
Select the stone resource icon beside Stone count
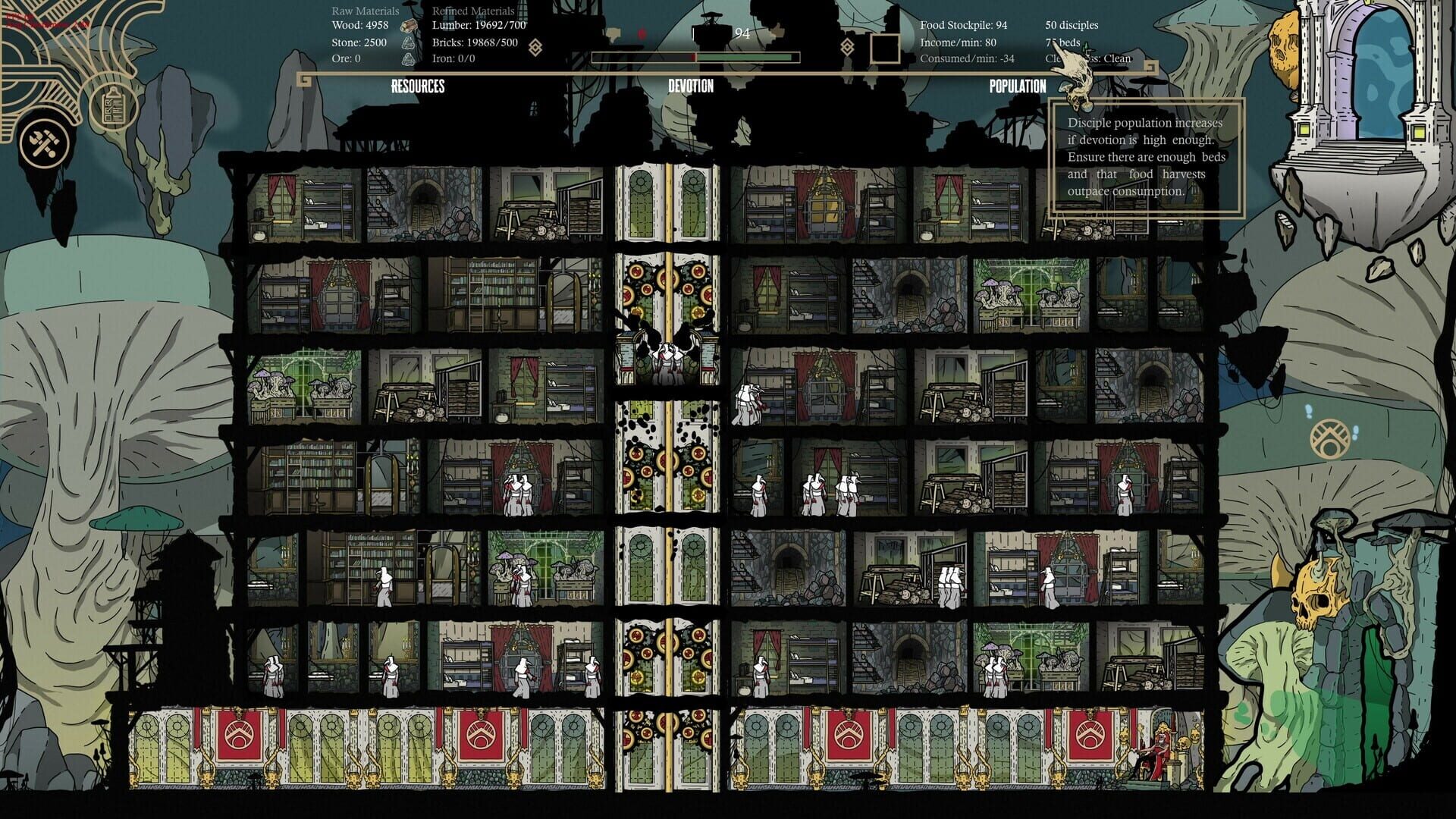[x=409, y=44]
